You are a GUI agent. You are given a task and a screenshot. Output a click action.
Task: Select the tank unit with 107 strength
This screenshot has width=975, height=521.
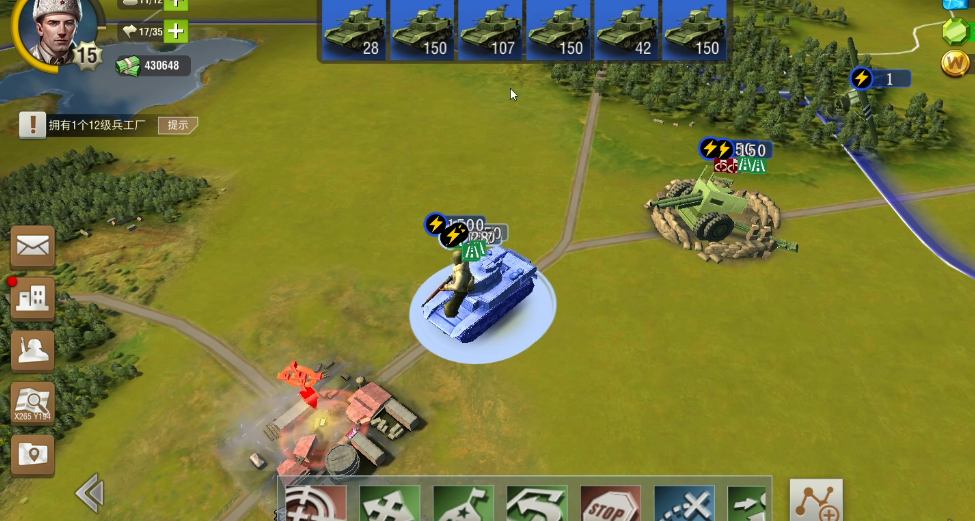(x=490, y=31)
